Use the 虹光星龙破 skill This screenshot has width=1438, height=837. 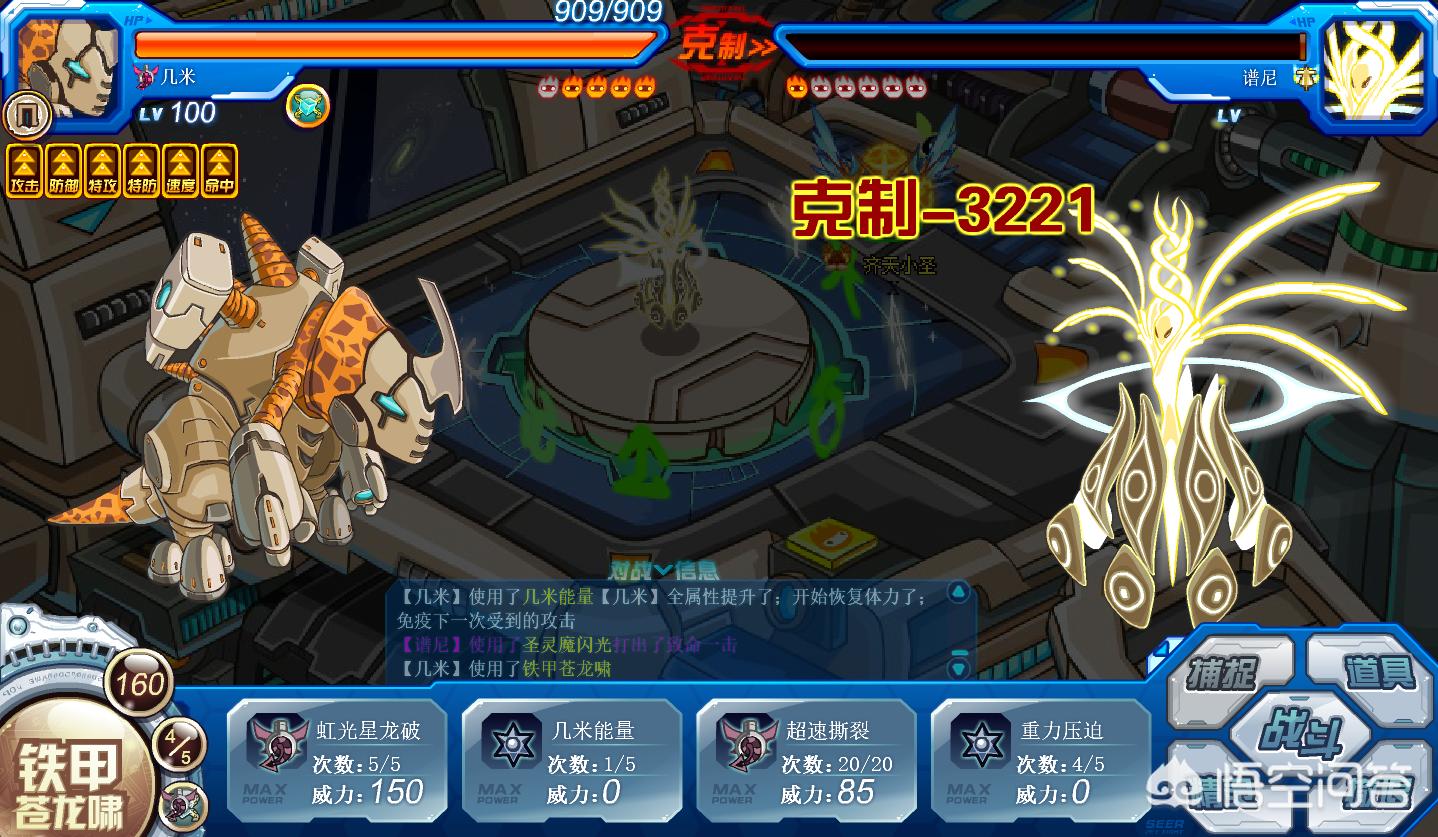[x=336, y=762]
